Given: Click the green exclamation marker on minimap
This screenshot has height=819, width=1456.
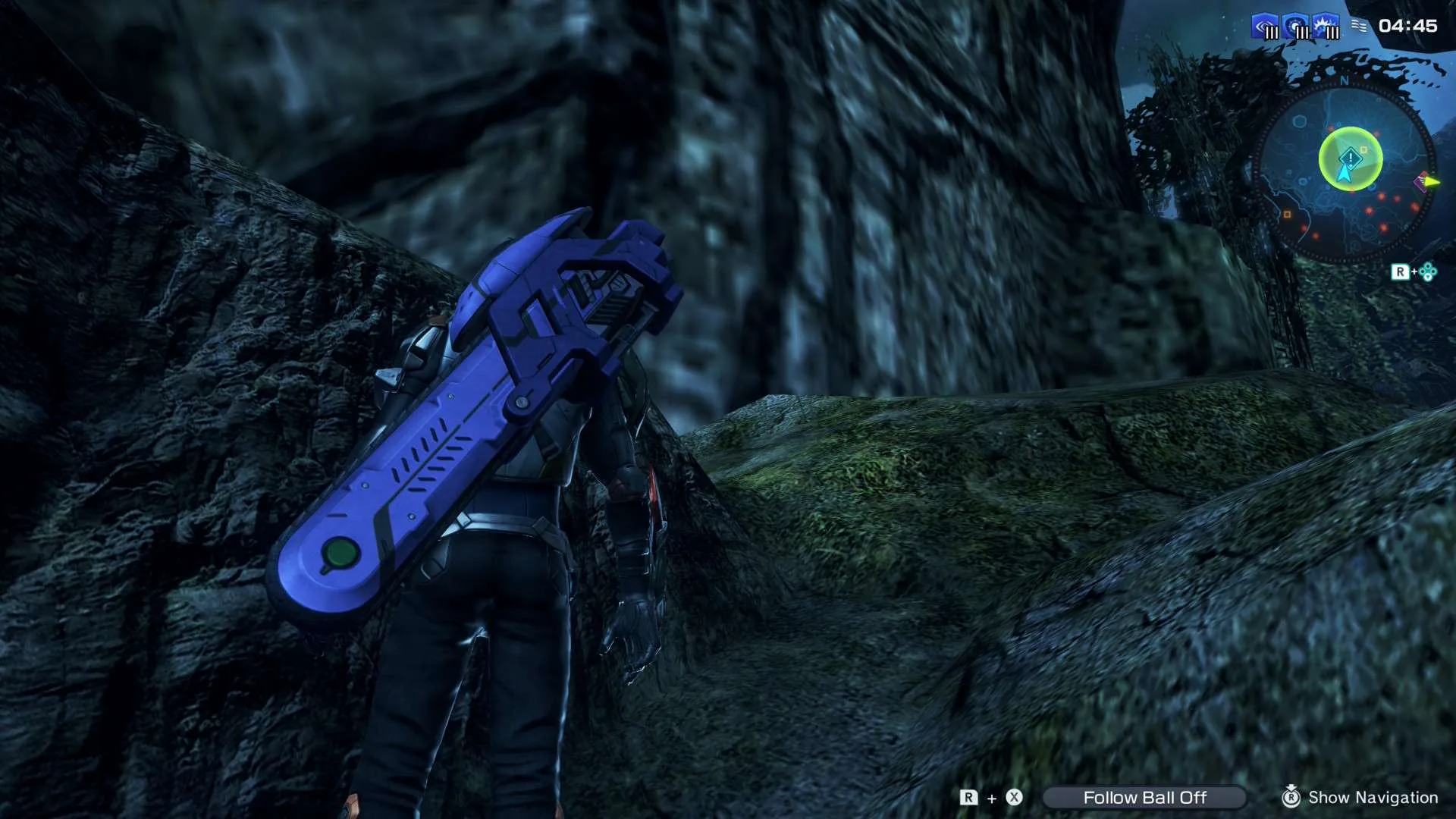Looking at the screenshot, I should 1351,158.
